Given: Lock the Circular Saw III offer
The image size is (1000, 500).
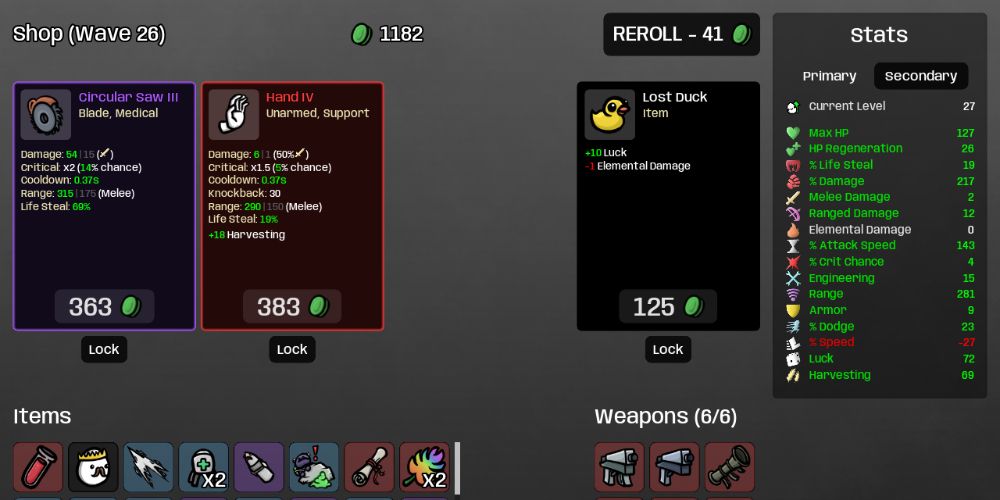Looking at the screenshot, I should pyautogui.click(x=104, y=349).
